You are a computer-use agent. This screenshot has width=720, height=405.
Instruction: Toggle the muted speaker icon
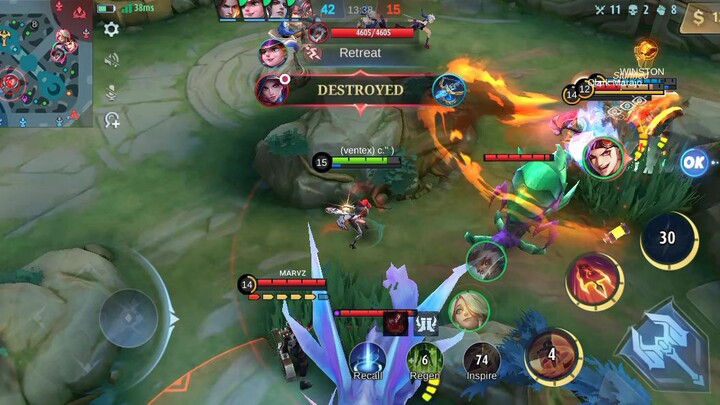point(111,60)
